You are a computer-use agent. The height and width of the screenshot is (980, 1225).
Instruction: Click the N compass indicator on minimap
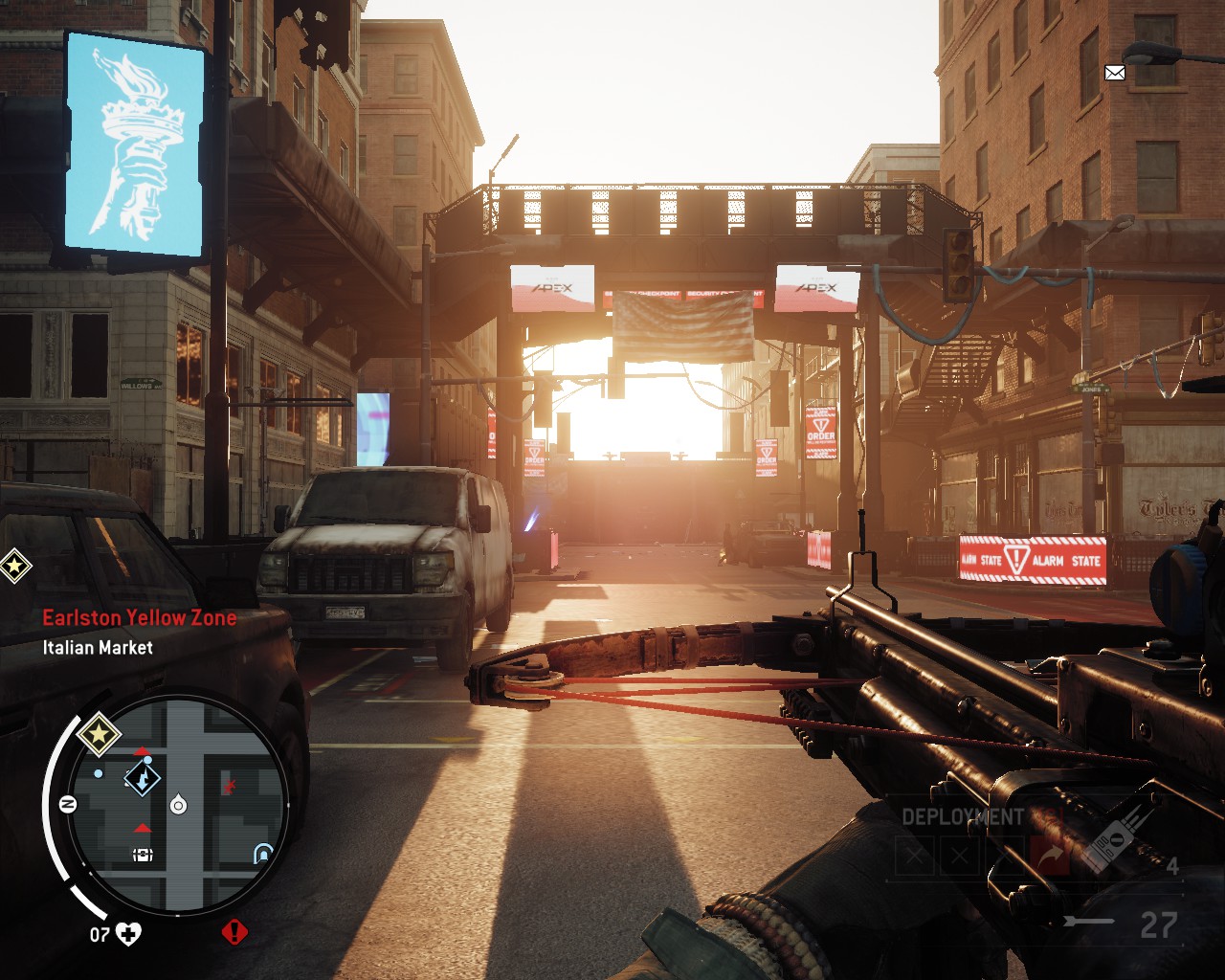click(x=68, y=804)
